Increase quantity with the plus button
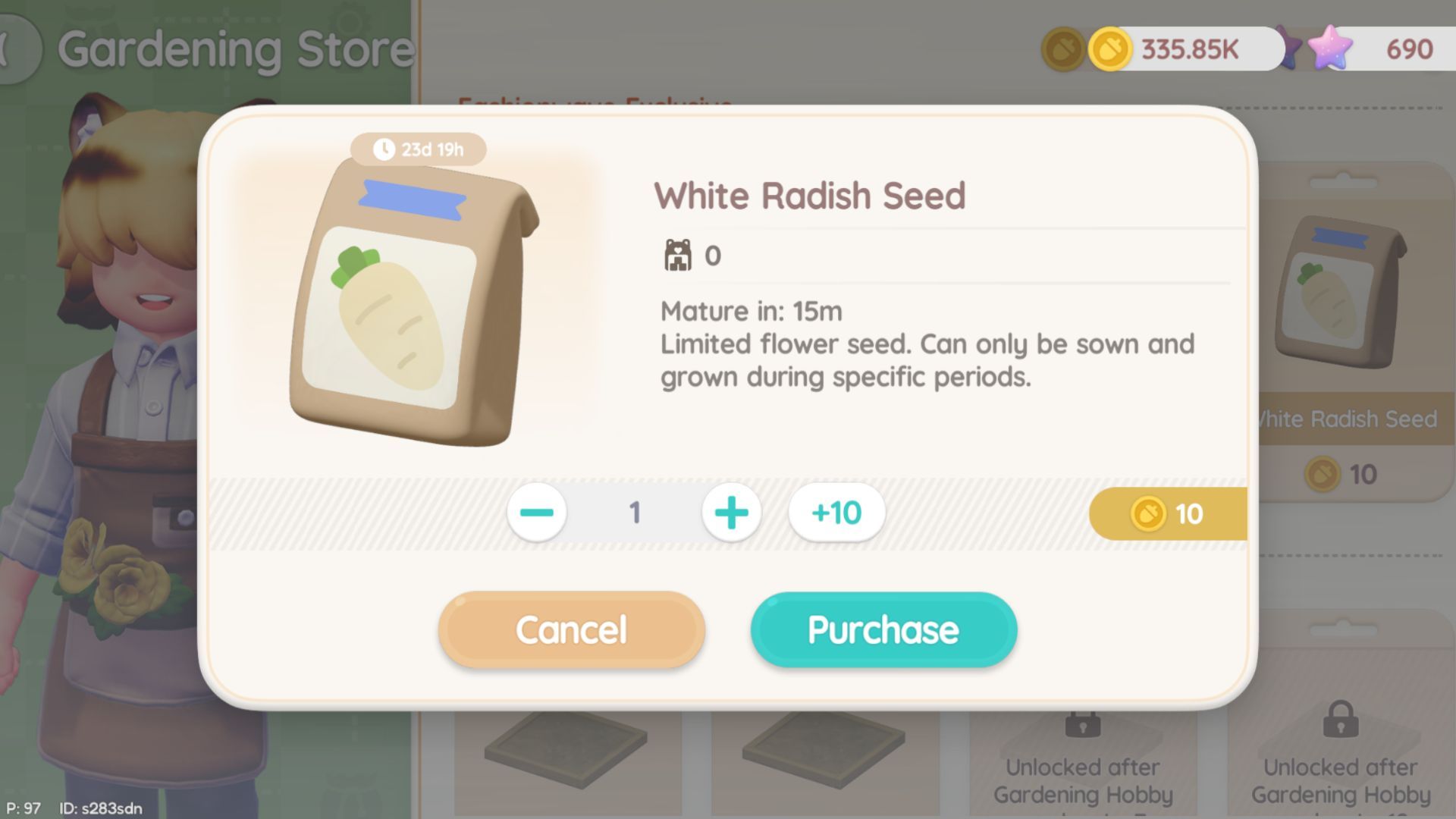The height and width of the screenshot is (819, 1456). (731, 513)
